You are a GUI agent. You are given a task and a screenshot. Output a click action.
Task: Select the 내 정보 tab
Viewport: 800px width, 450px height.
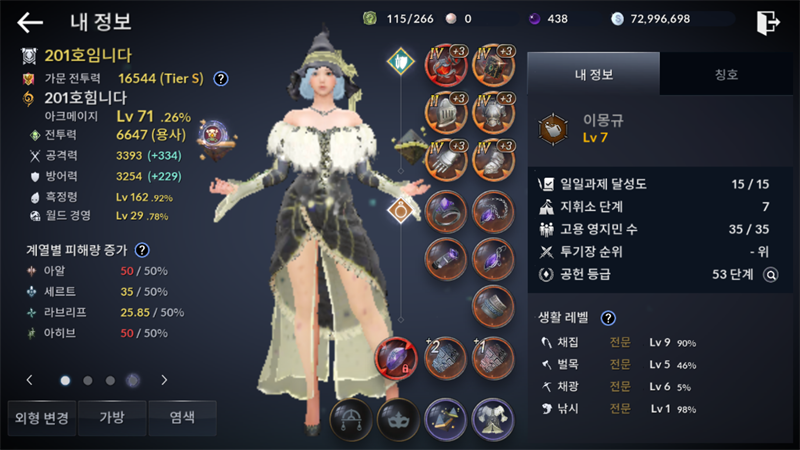(x=593, y=73)
